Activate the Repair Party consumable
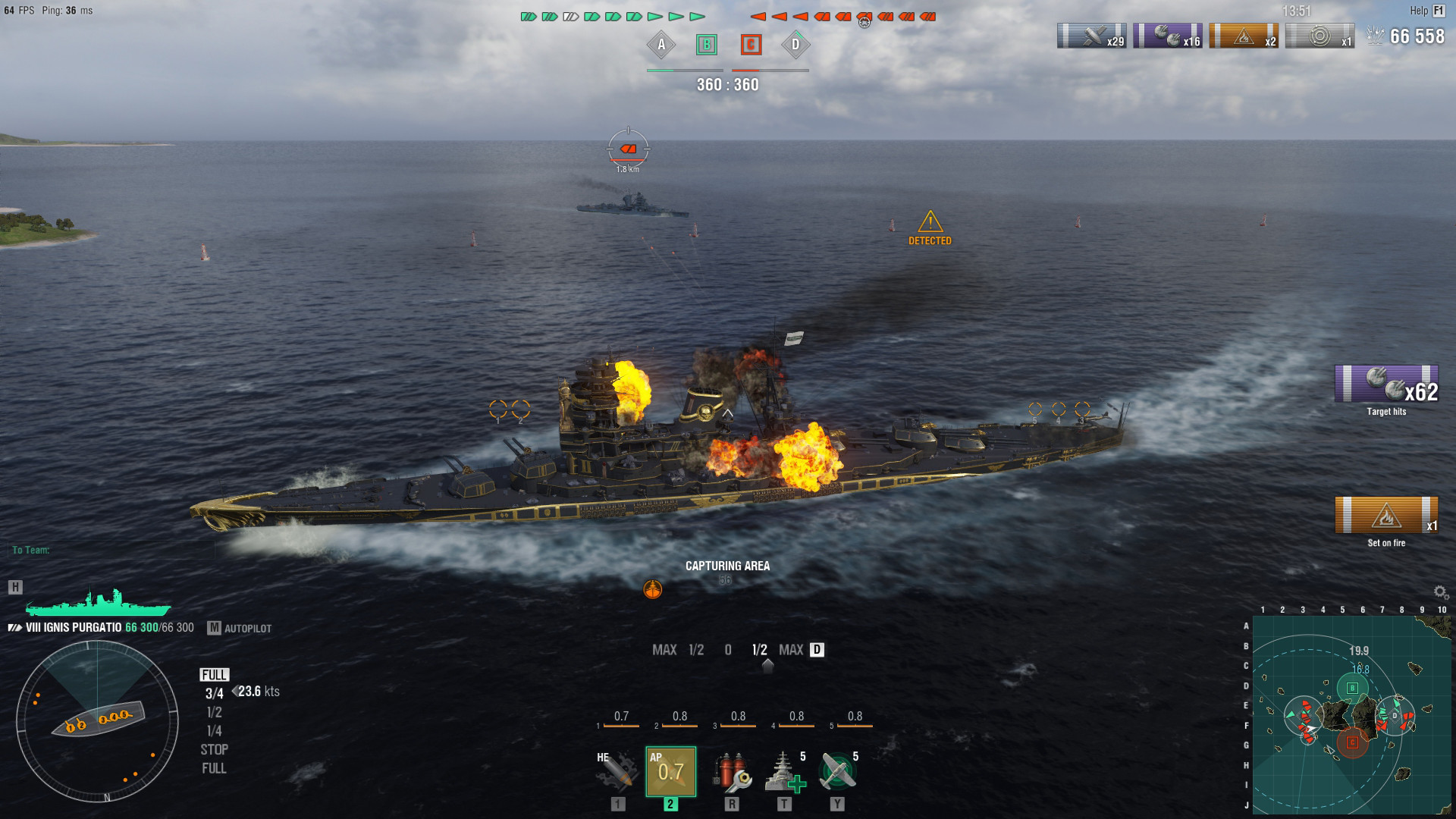 (786, 771)
